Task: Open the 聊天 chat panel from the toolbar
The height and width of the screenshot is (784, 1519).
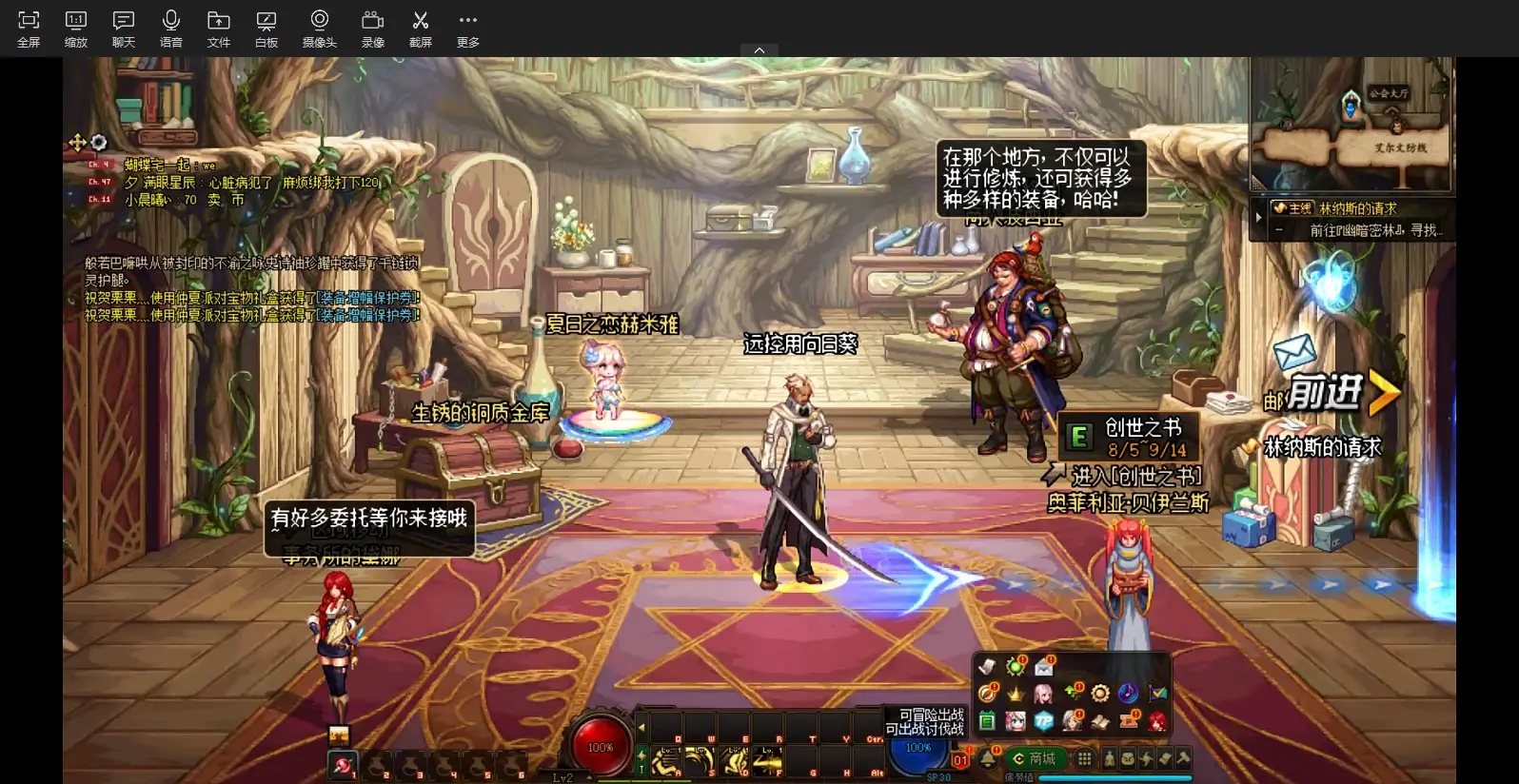Action: (x=123, y=29)
